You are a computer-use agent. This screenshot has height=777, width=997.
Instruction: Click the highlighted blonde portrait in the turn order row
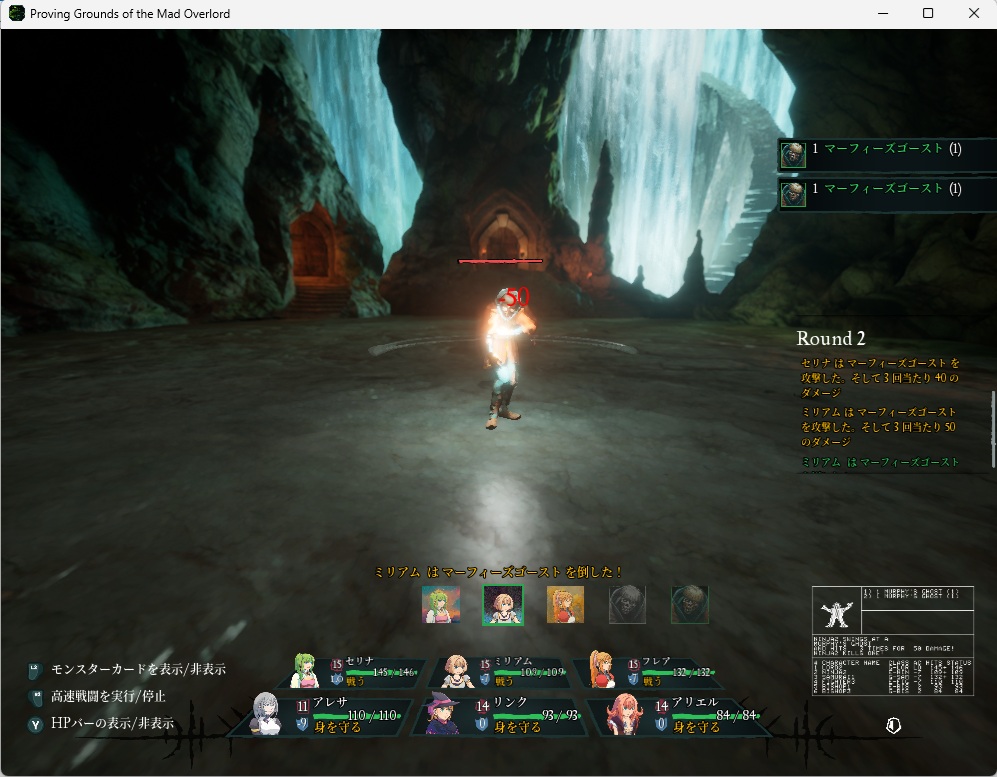click(x=503, y=604)
